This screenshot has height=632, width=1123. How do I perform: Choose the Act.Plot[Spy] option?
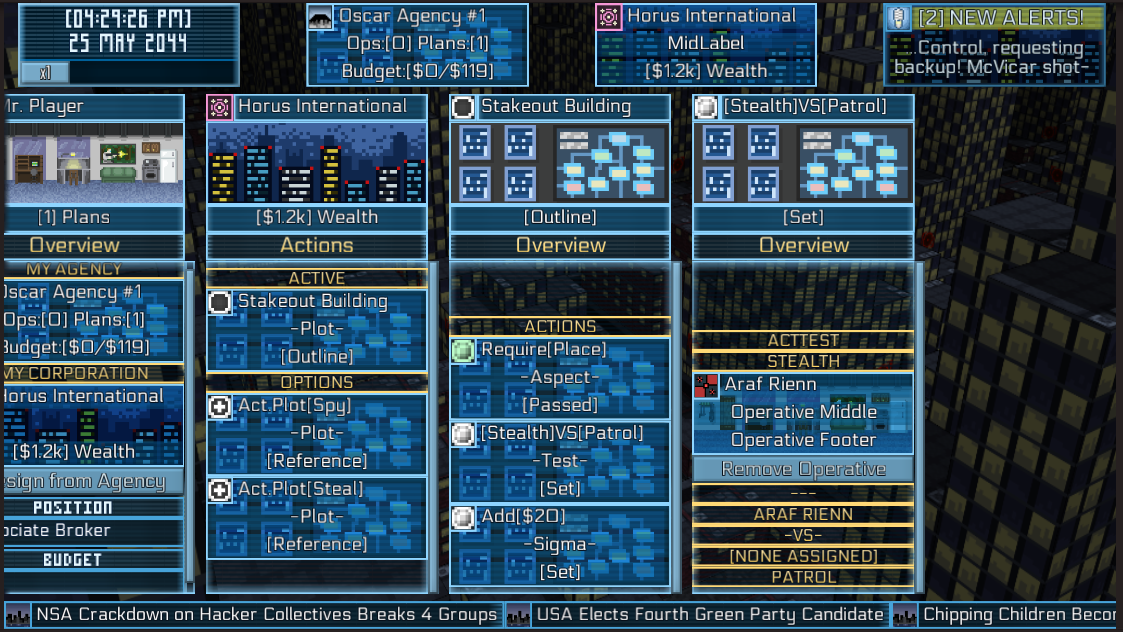[317, 433]
